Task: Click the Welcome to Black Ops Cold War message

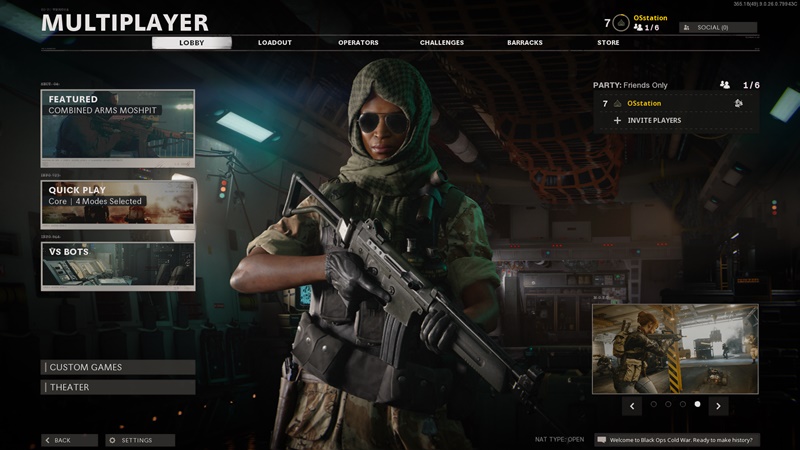Action: [x=677, y=440]
